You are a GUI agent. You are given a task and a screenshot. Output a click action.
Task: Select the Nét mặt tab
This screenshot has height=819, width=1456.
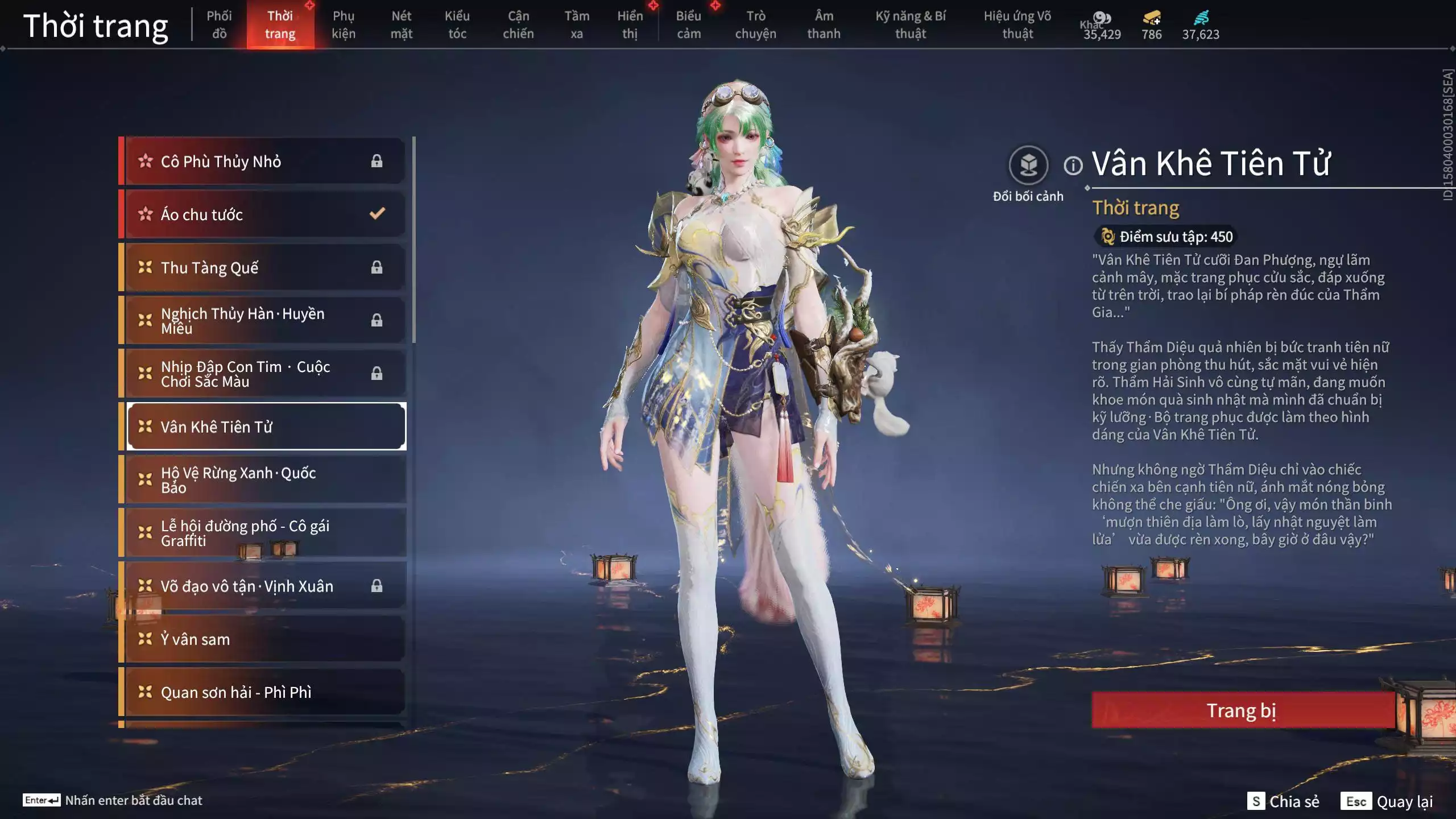coord(401,25)
